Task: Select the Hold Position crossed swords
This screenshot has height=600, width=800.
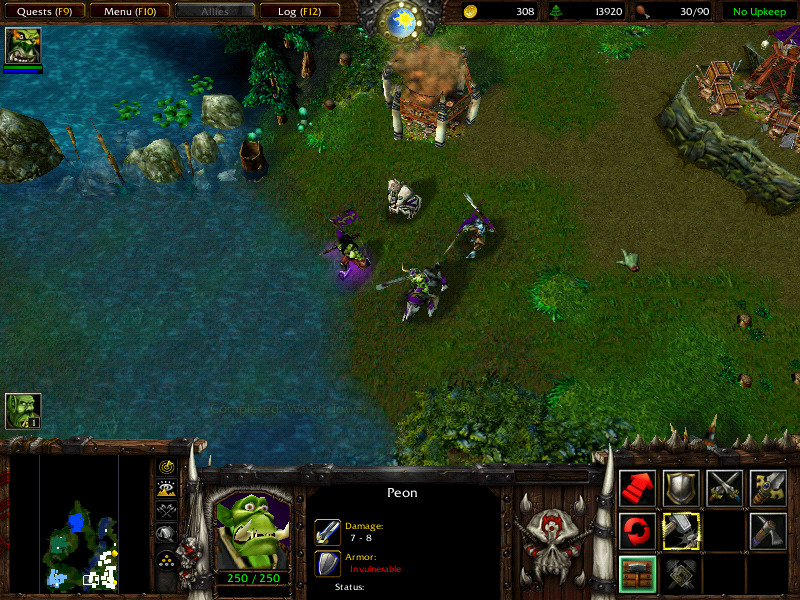Action: [724, 488]
